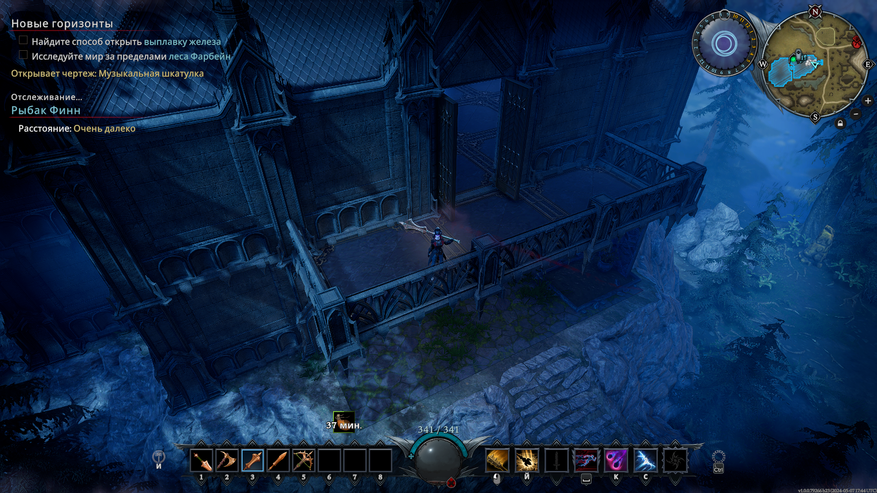Select the axe in hotbar slot 2

click(x=228, y=461)
